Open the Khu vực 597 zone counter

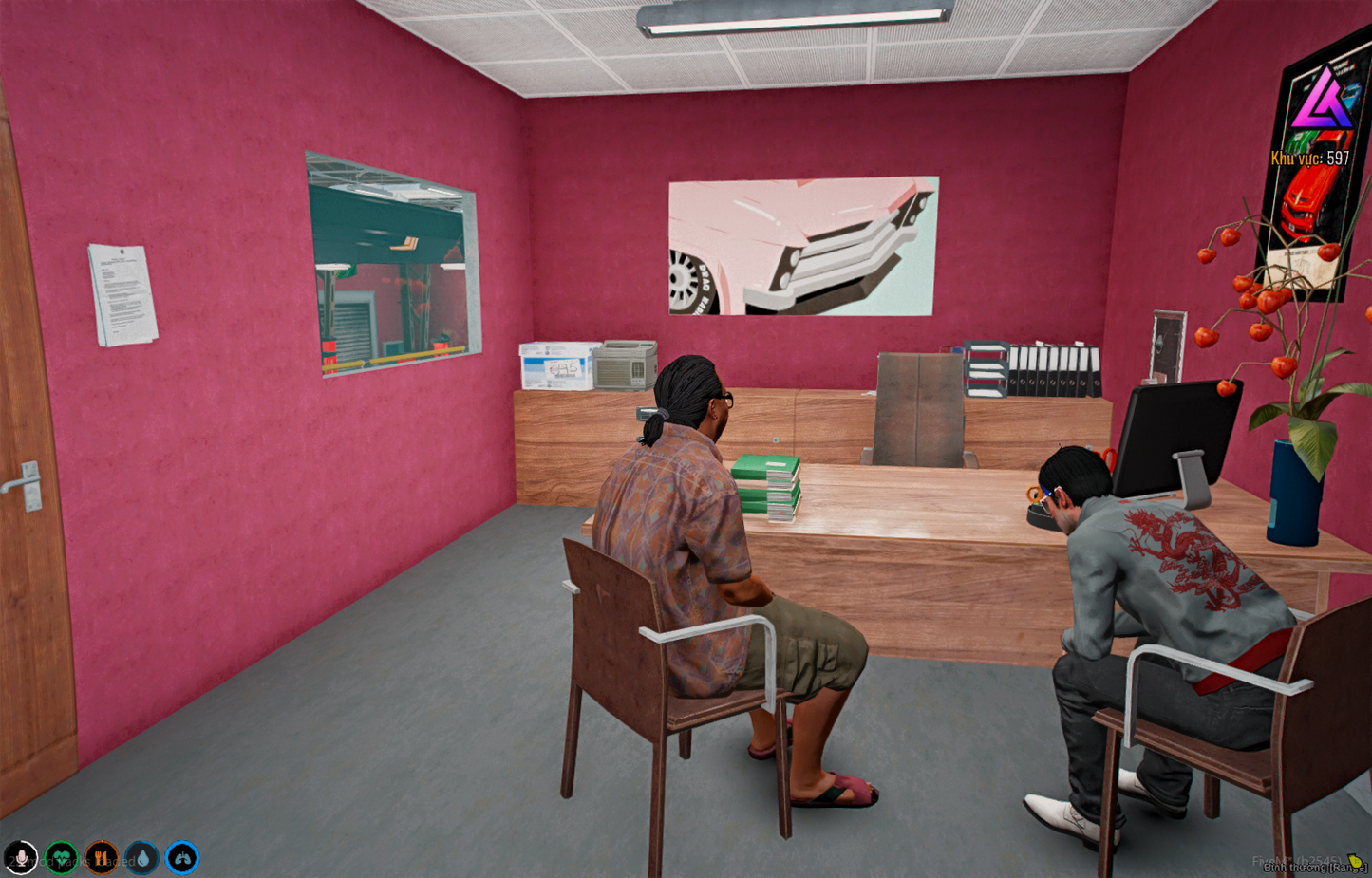[1310, 159]
